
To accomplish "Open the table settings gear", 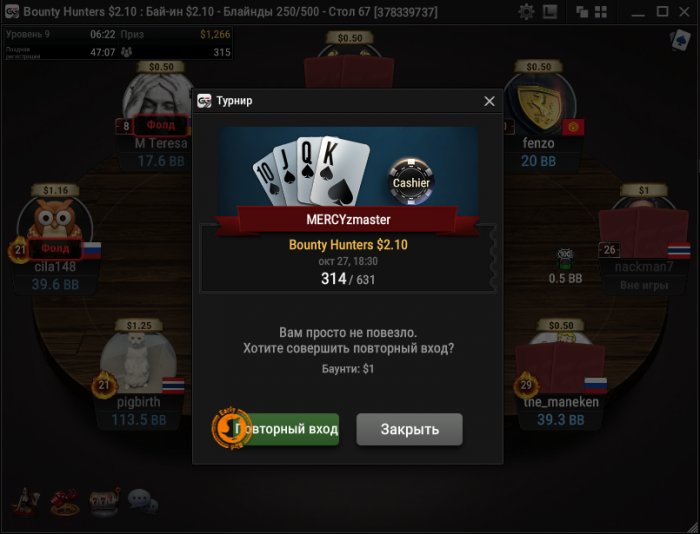I will coord(526,12).
